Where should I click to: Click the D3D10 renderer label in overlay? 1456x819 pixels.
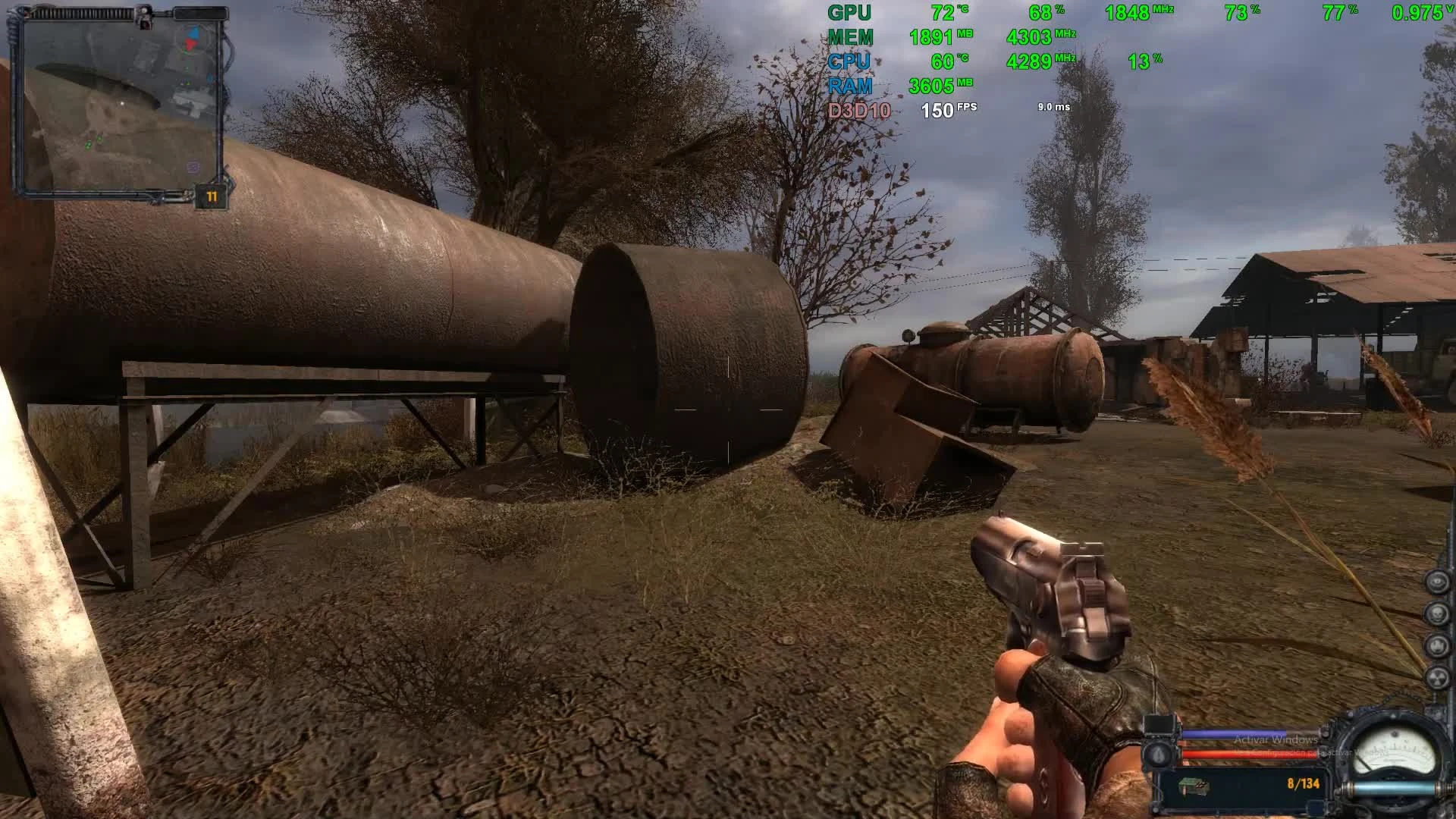click(x=858, y=110)
